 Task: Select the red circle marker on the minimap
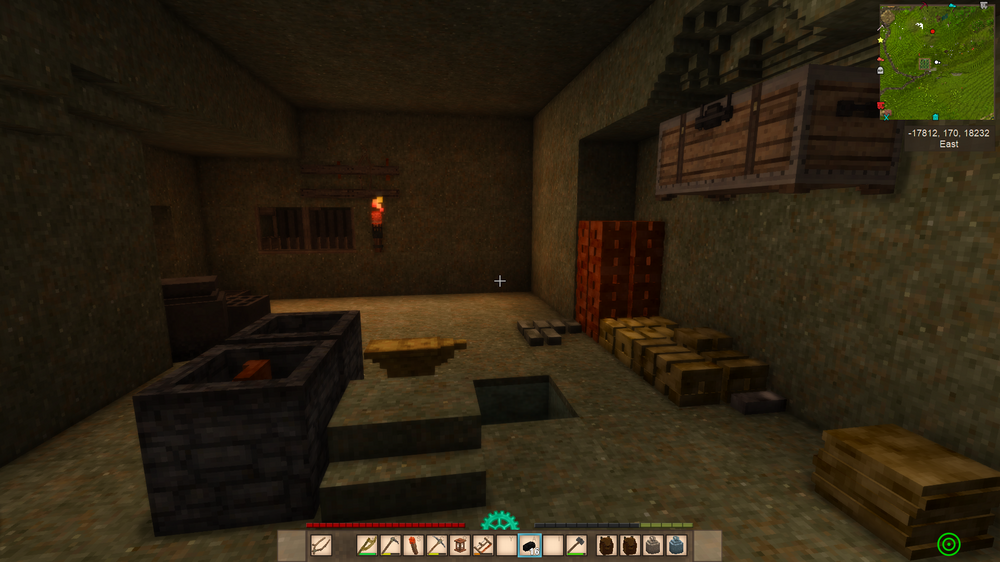932,33
